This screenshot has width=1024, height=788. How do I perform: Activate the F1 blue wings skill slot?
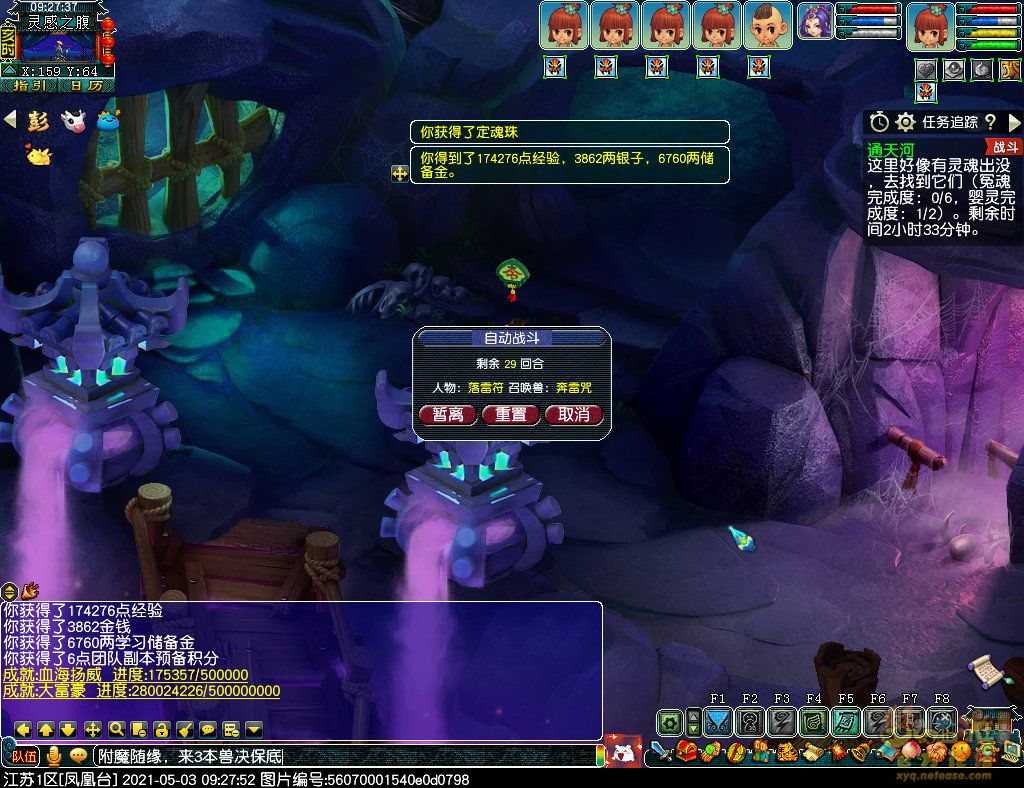(718, 720)
